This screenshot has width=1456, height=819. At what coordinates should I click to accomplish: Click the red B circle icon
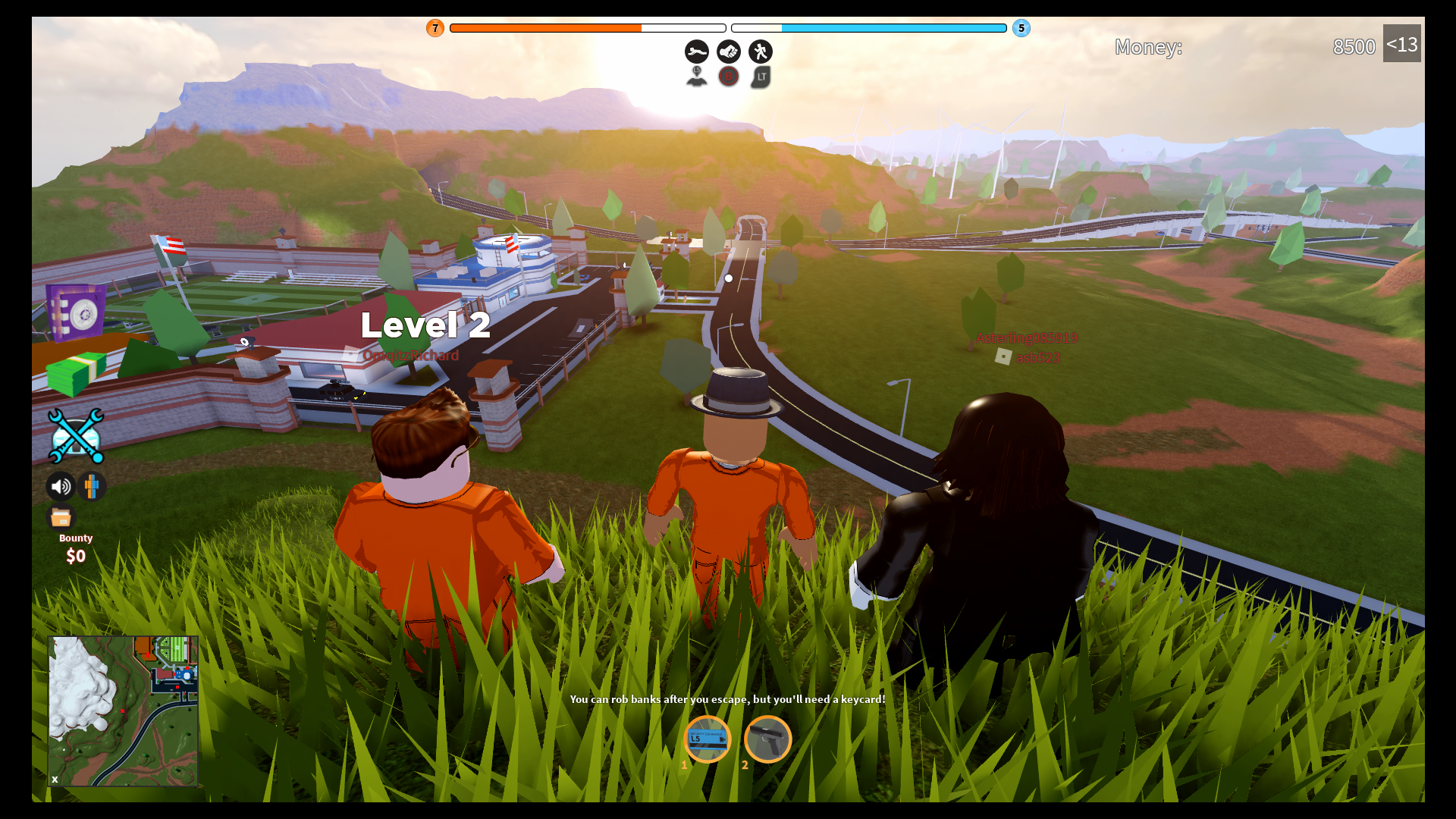pos(729,76)
